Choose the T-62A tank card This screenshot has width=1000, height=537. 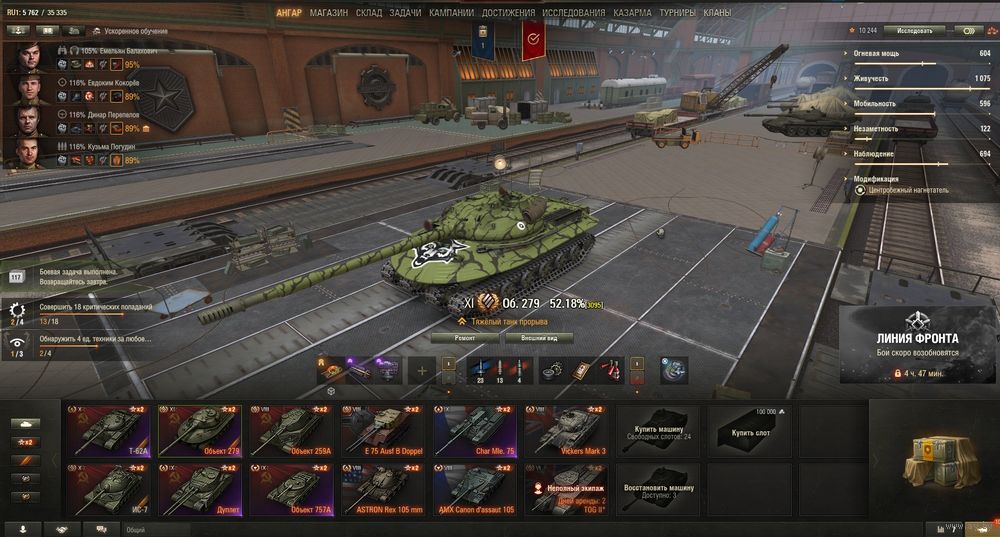pos(109,431)
